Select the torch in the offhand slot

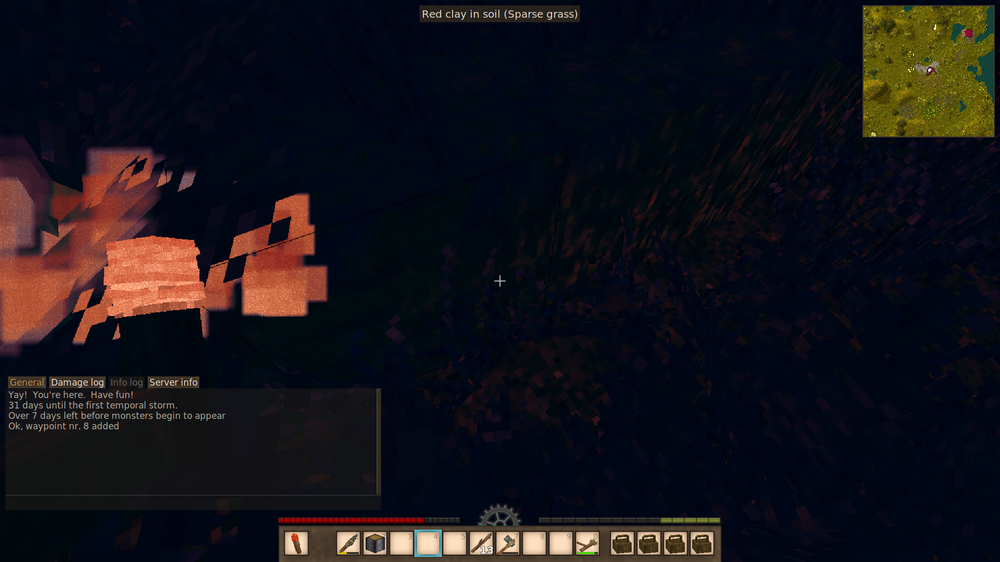pyautogui.click(x=296, y=543)
